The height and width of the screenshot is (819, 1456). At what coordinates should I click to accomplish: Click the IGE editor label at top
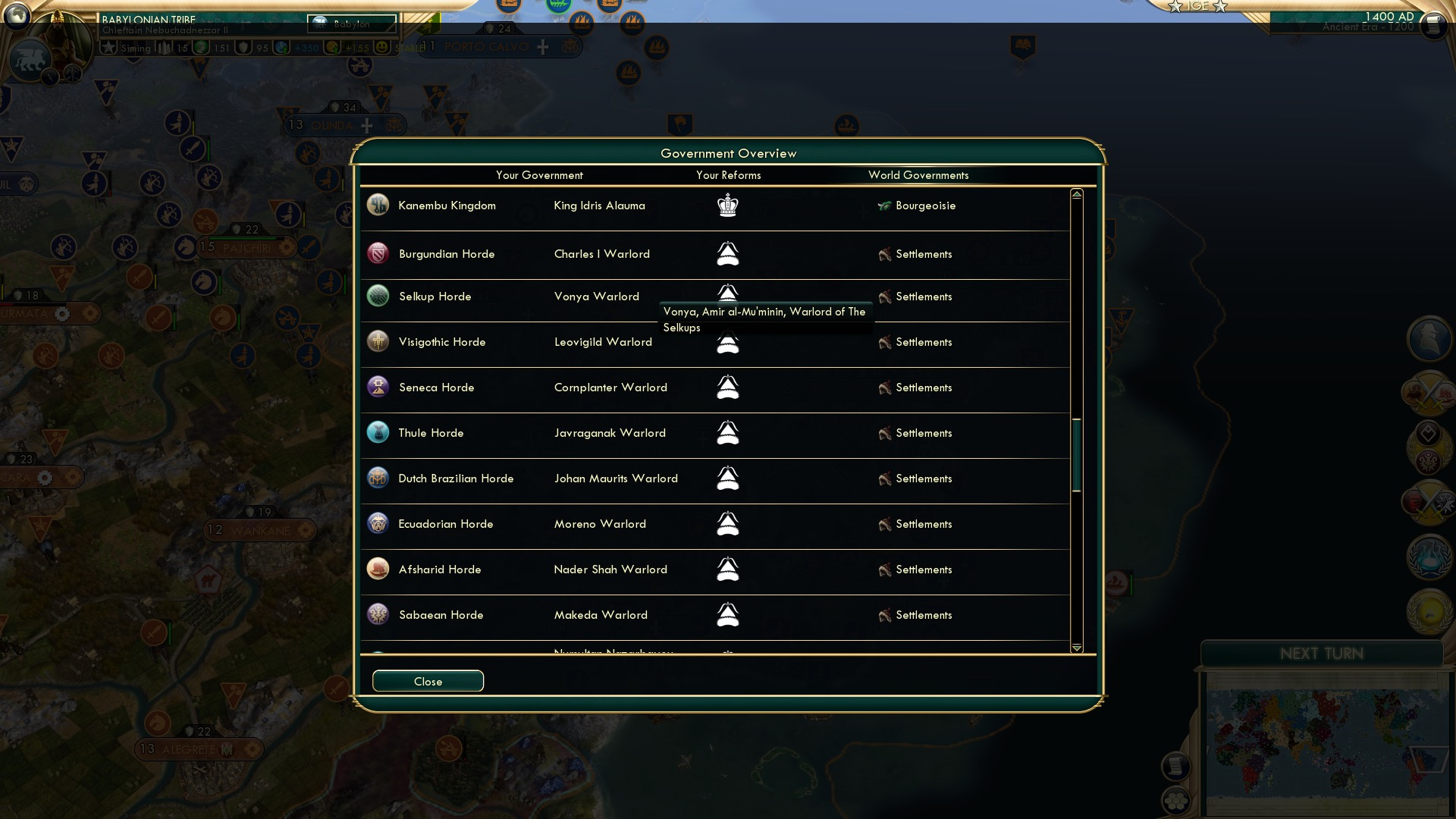click(1197, 6)
